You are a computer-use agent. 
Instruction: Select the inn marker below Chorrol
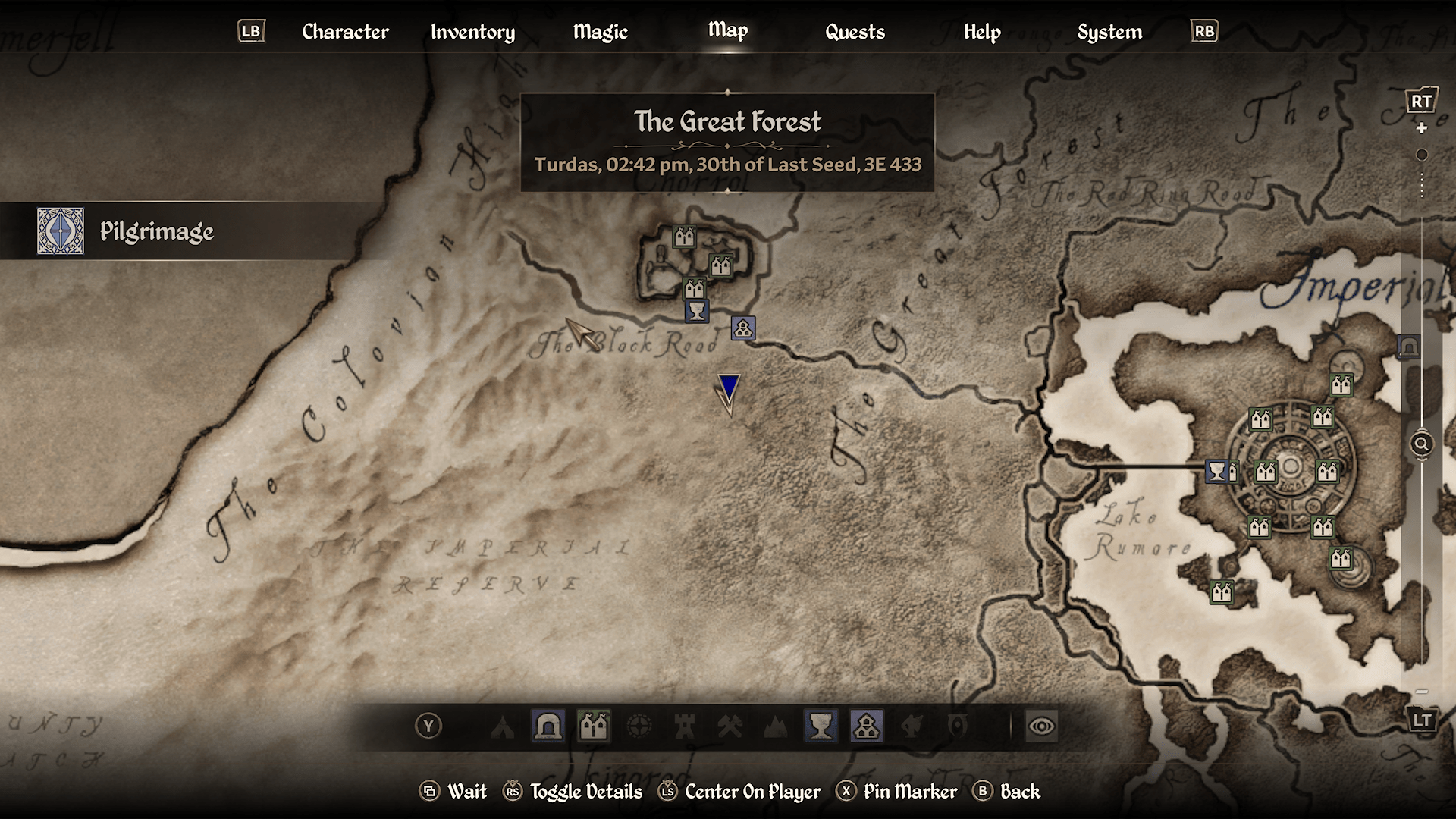696,311
